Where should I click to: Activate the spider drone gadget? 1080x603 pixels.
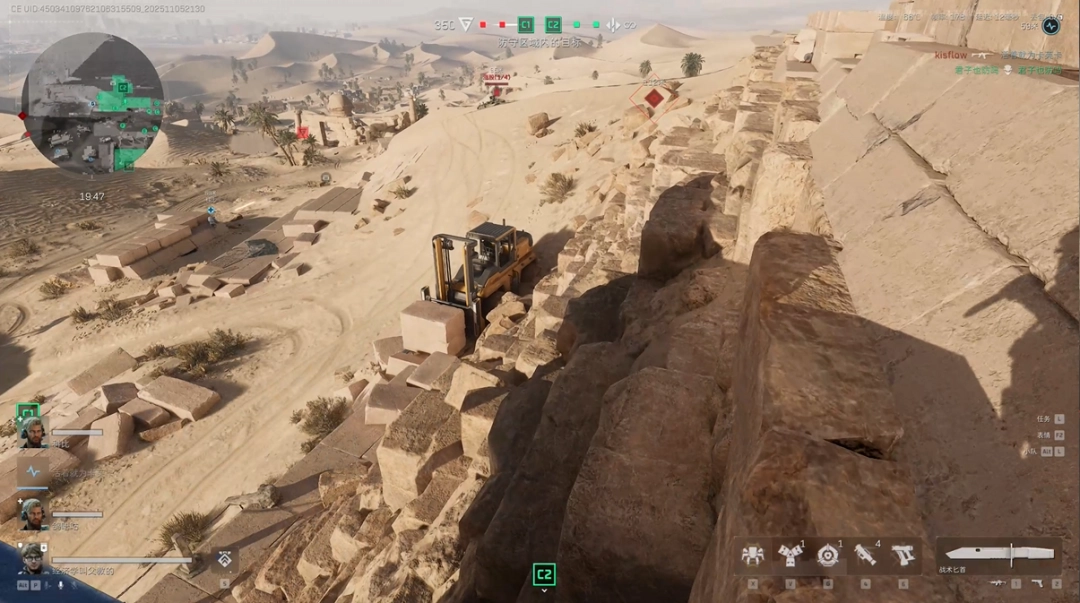752,556
